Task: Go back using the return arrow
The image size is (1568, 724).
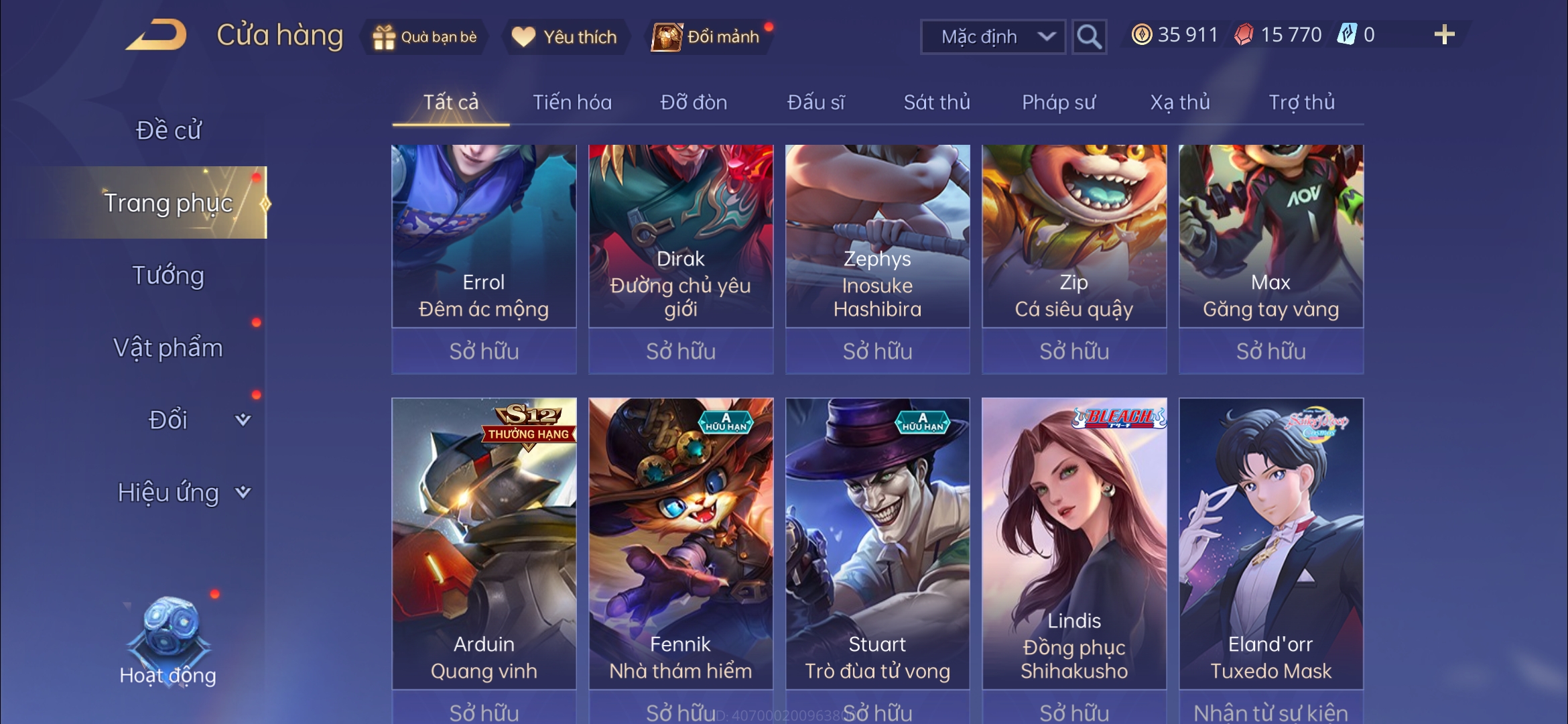Action: (x=155, y=35)
